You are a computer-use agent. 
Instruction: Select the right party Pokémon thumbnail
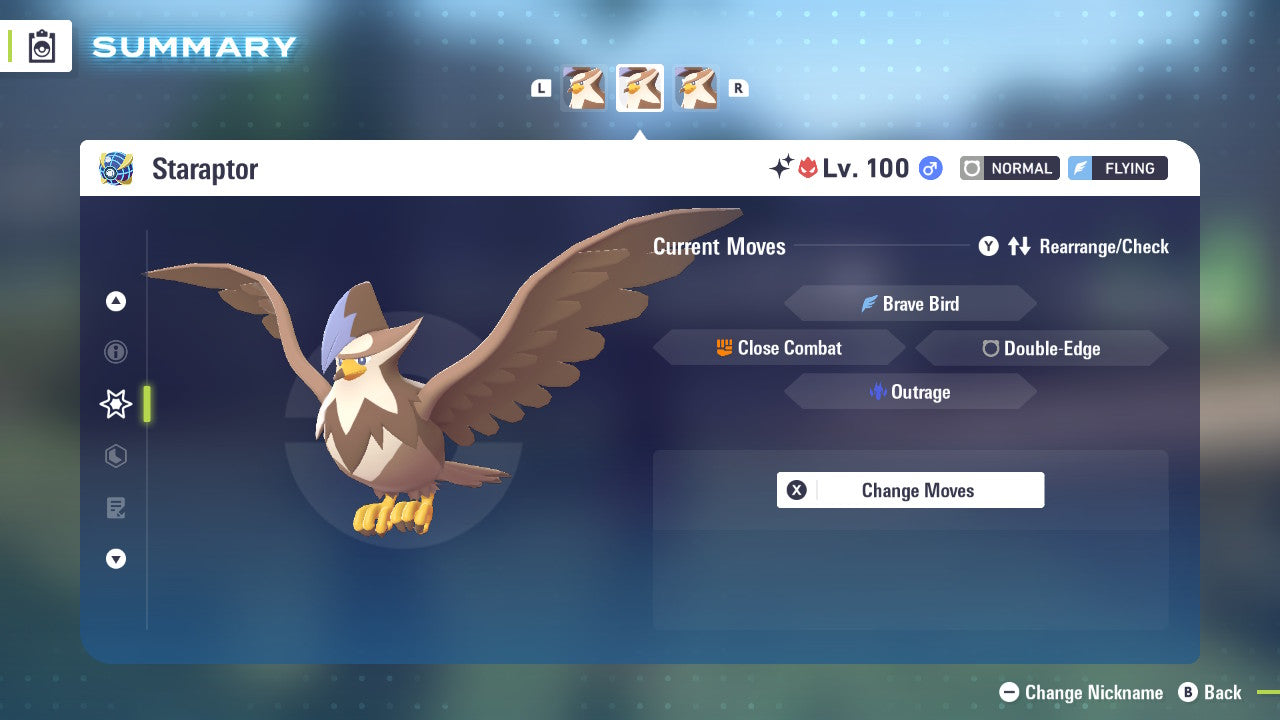pyautogui.click(x=696, y=88)
